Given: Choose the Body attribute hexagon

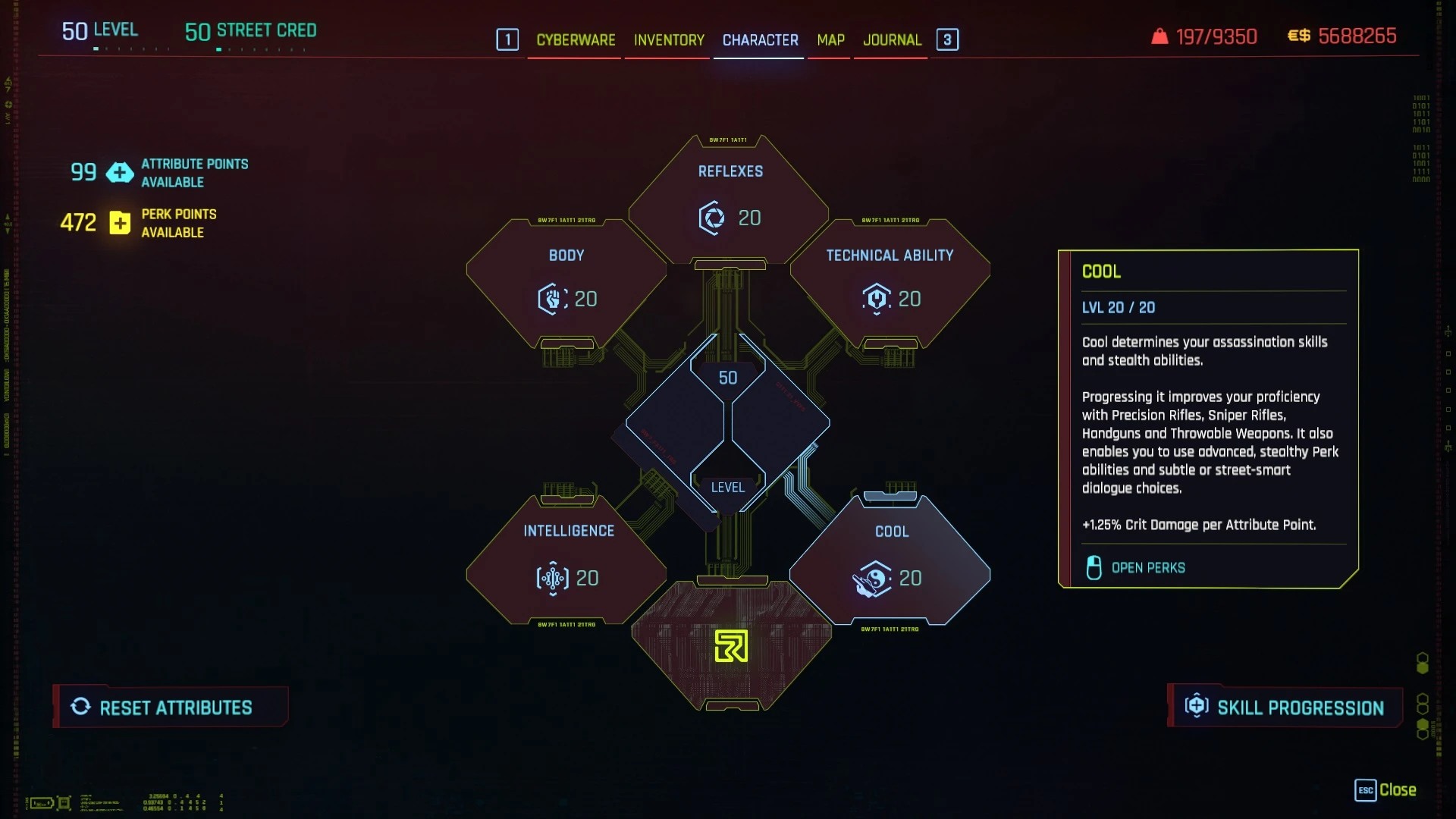Looking at the screenshot, I should (566, 282).
